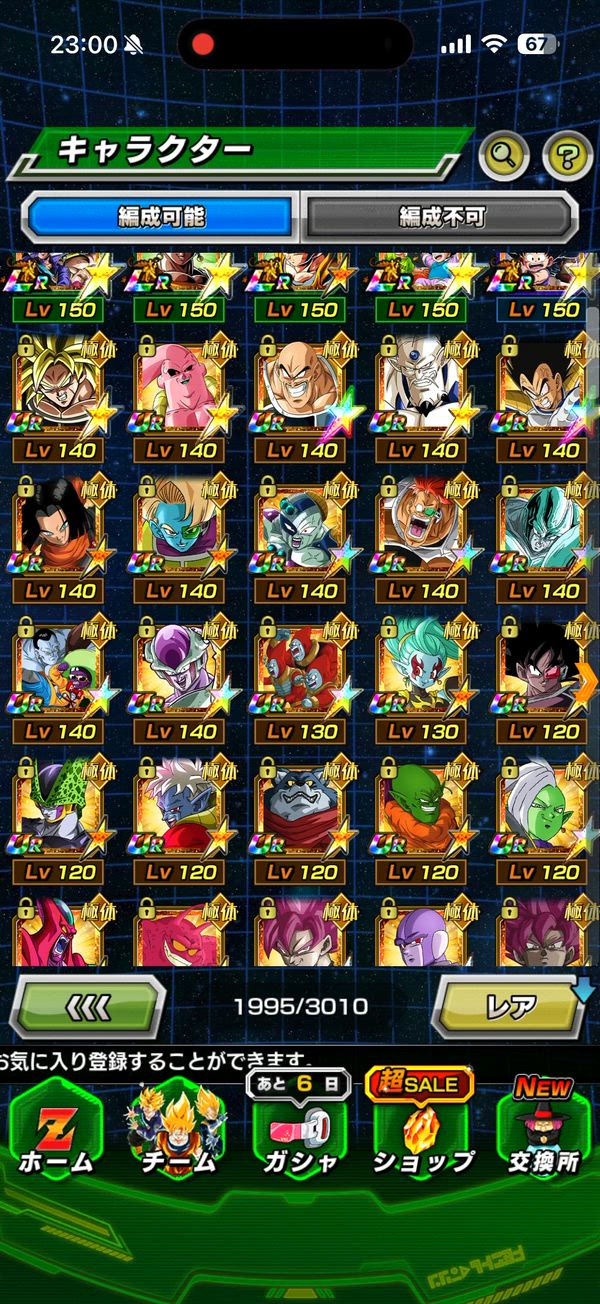Open the question mark help button
600x1304 pixels.
567,154
